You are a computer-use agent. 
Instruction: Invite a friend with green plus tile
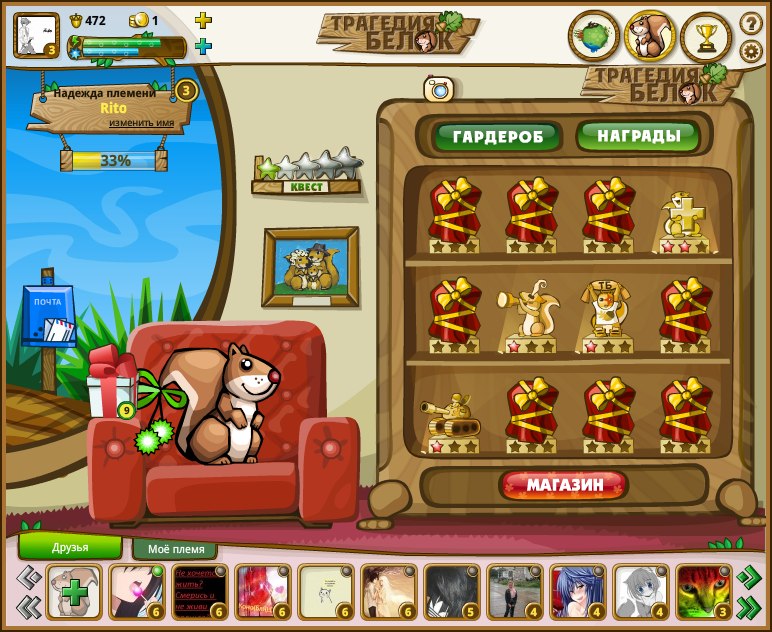click(74, 592)
